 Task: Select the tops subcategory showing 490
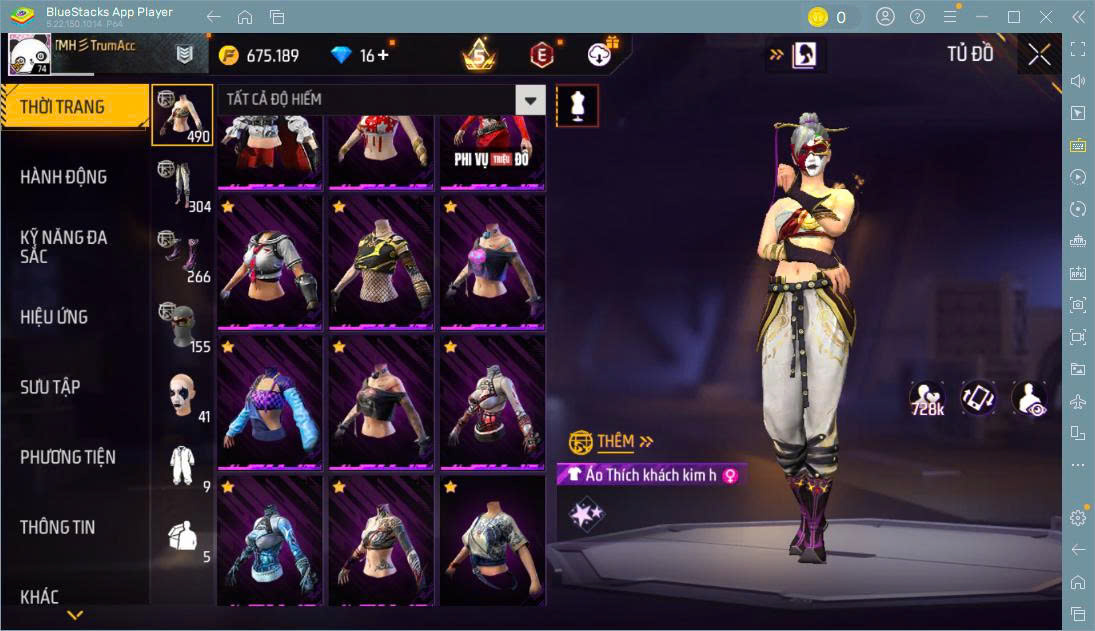182,115
